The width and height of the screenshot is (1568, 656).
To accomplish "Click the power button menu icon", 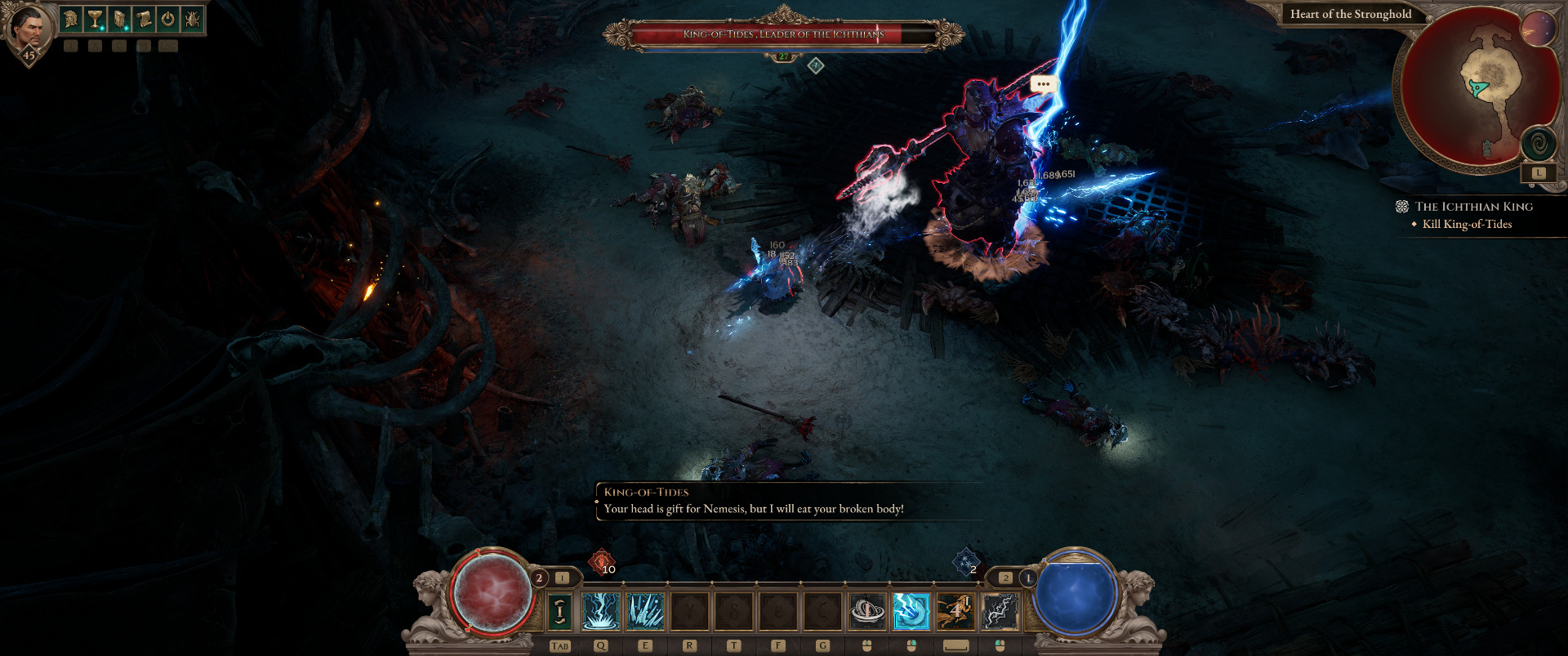I will click(x=167, y=19).
